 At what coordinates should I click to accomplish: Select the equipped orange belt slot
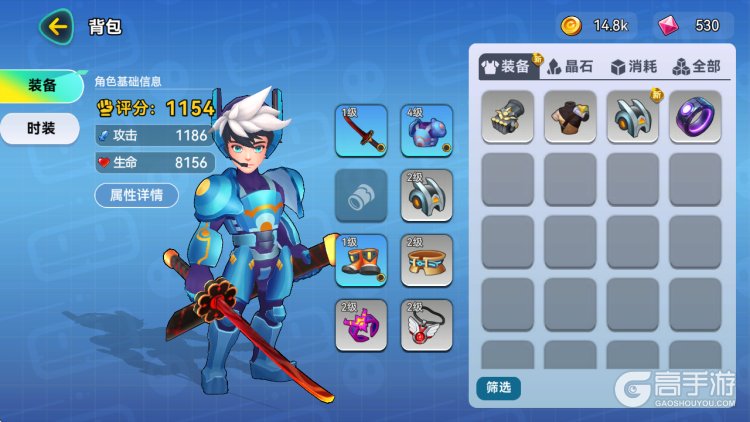(427, 260)
